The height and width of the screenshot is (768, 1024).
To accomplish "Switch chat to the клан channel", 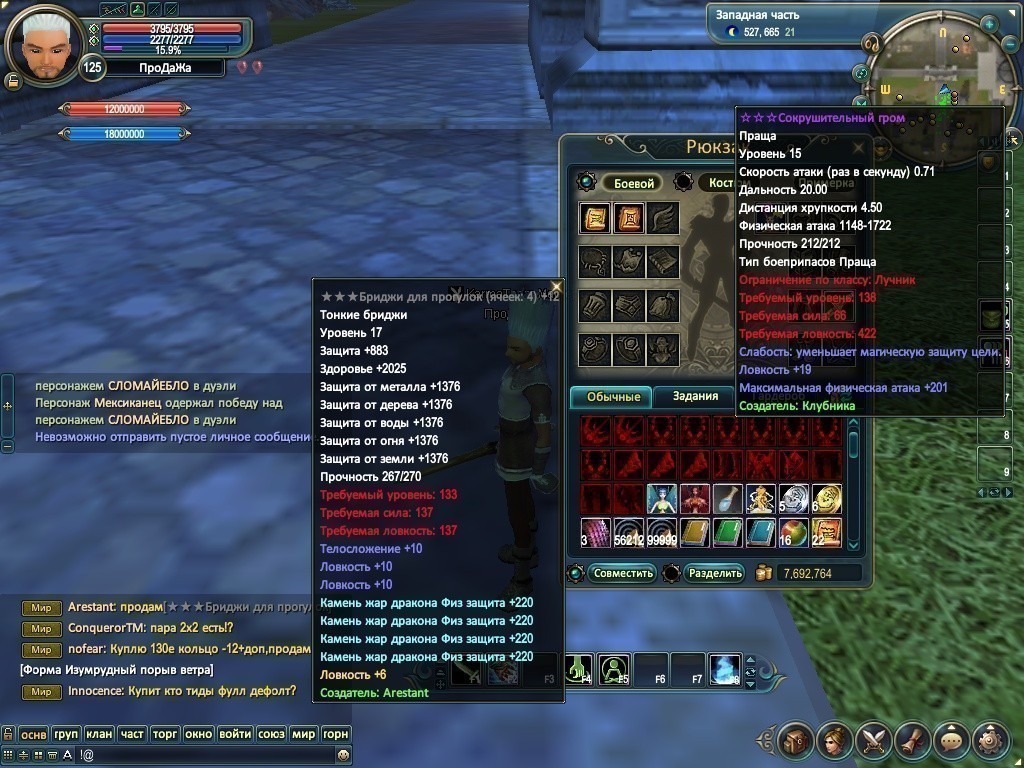I will point(99,734).
